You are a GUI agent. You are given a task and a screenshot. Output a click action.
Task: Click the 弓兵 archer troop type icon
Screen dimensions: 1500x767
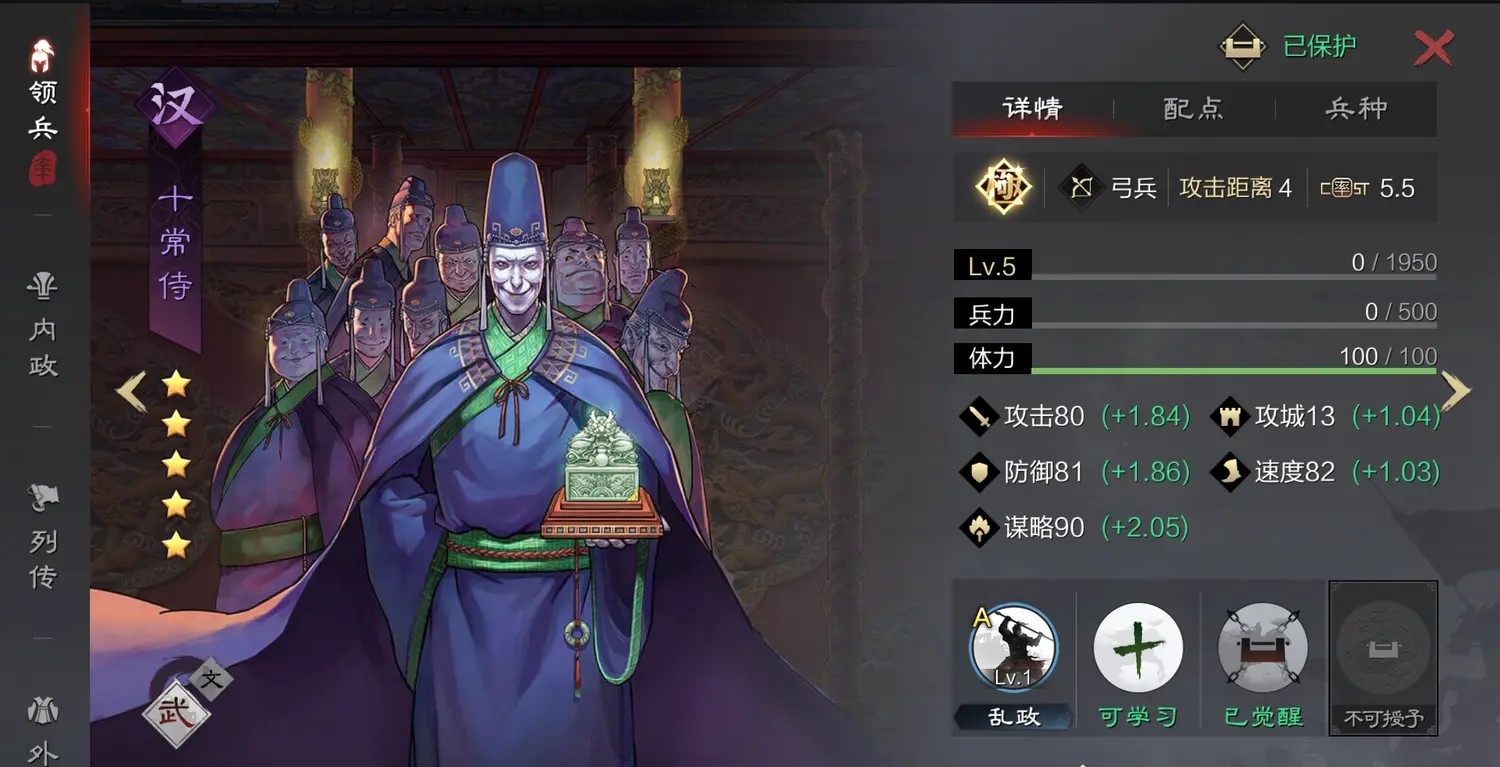click(x=1080, y=186)
